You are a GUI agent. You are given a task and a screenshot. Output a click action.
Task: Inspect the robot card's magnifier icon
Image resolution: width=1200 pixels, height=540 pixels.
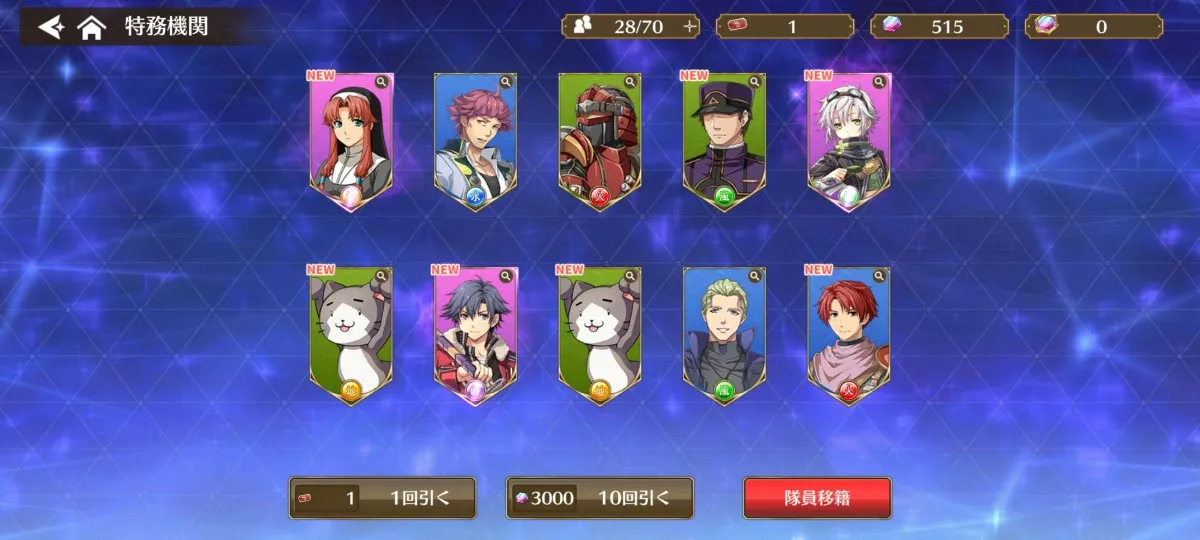click(630, 82)
